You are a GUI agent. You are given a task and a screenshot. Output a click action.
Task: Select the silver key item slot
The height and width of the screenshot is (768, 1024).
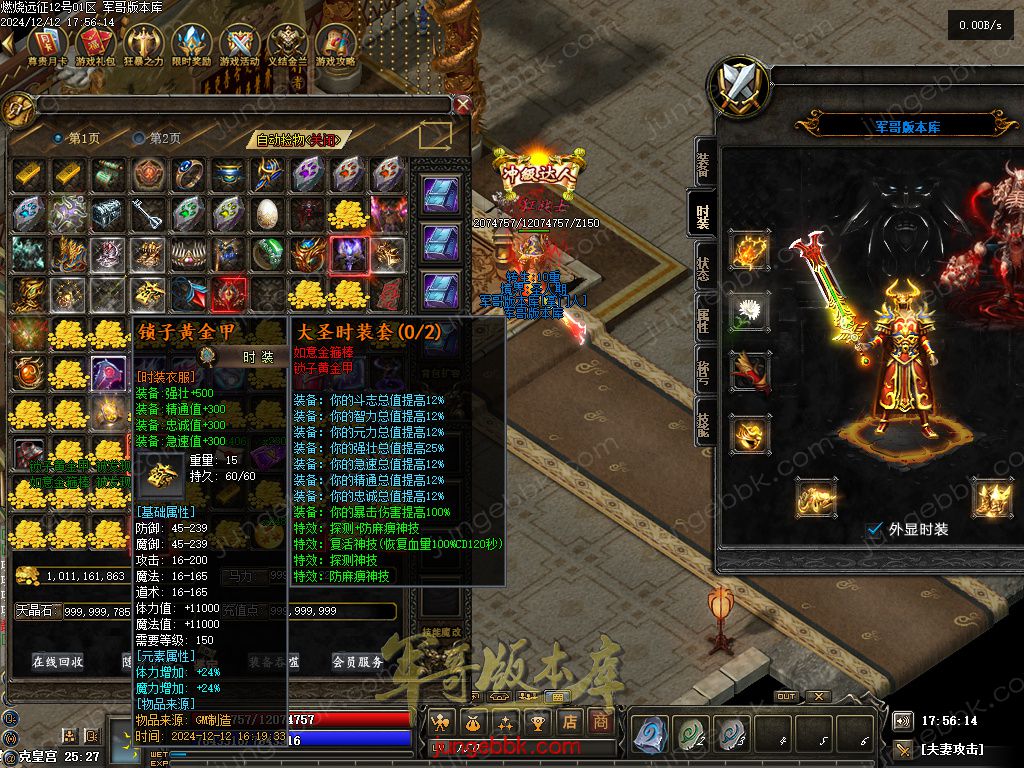149,213
